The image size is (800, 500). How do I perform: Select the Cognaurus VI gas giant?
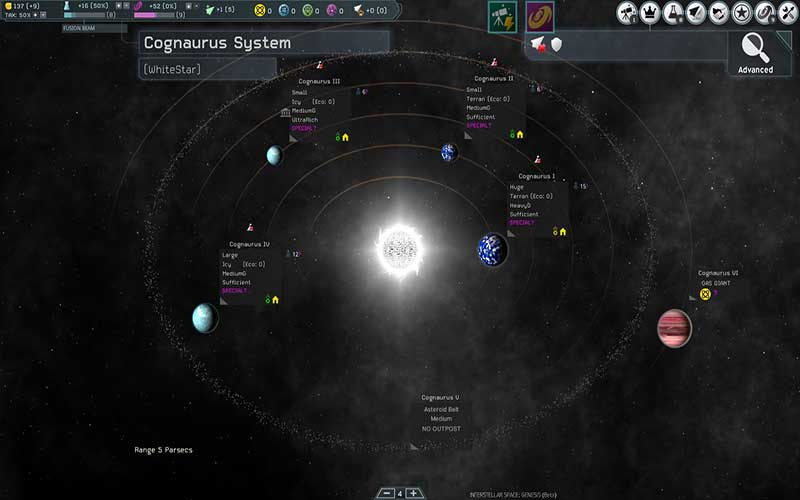[x=674, y=328]
